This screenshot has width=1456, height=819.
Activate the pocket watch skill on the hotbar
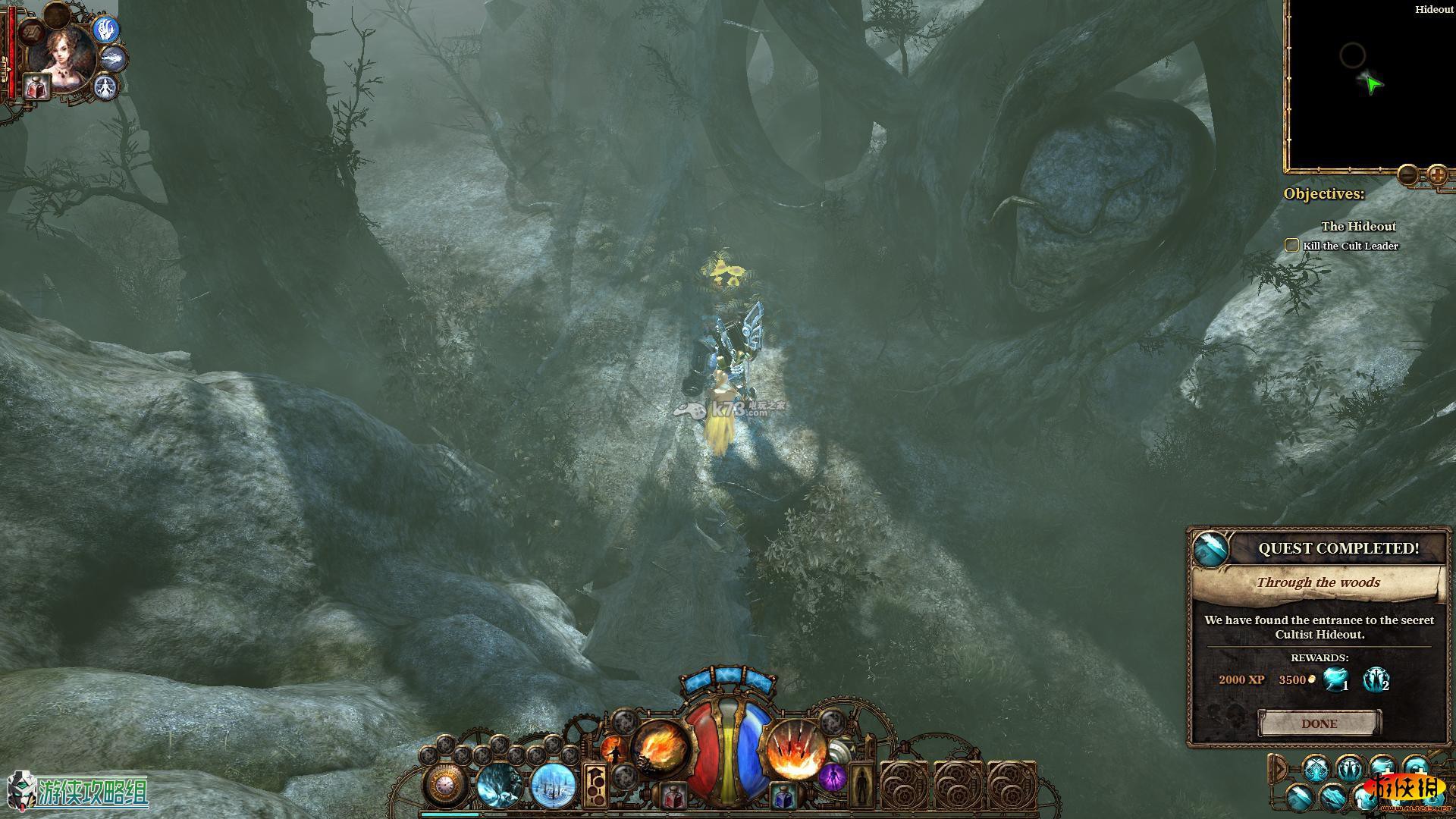(446, 784)
